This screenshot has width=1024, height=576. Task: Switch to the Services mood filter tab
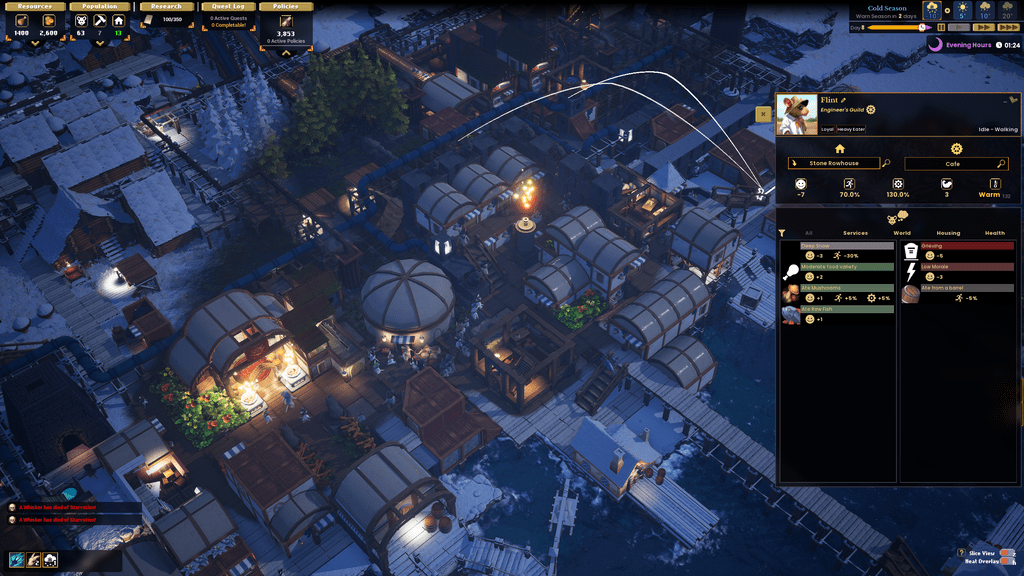tap(855, 233)
